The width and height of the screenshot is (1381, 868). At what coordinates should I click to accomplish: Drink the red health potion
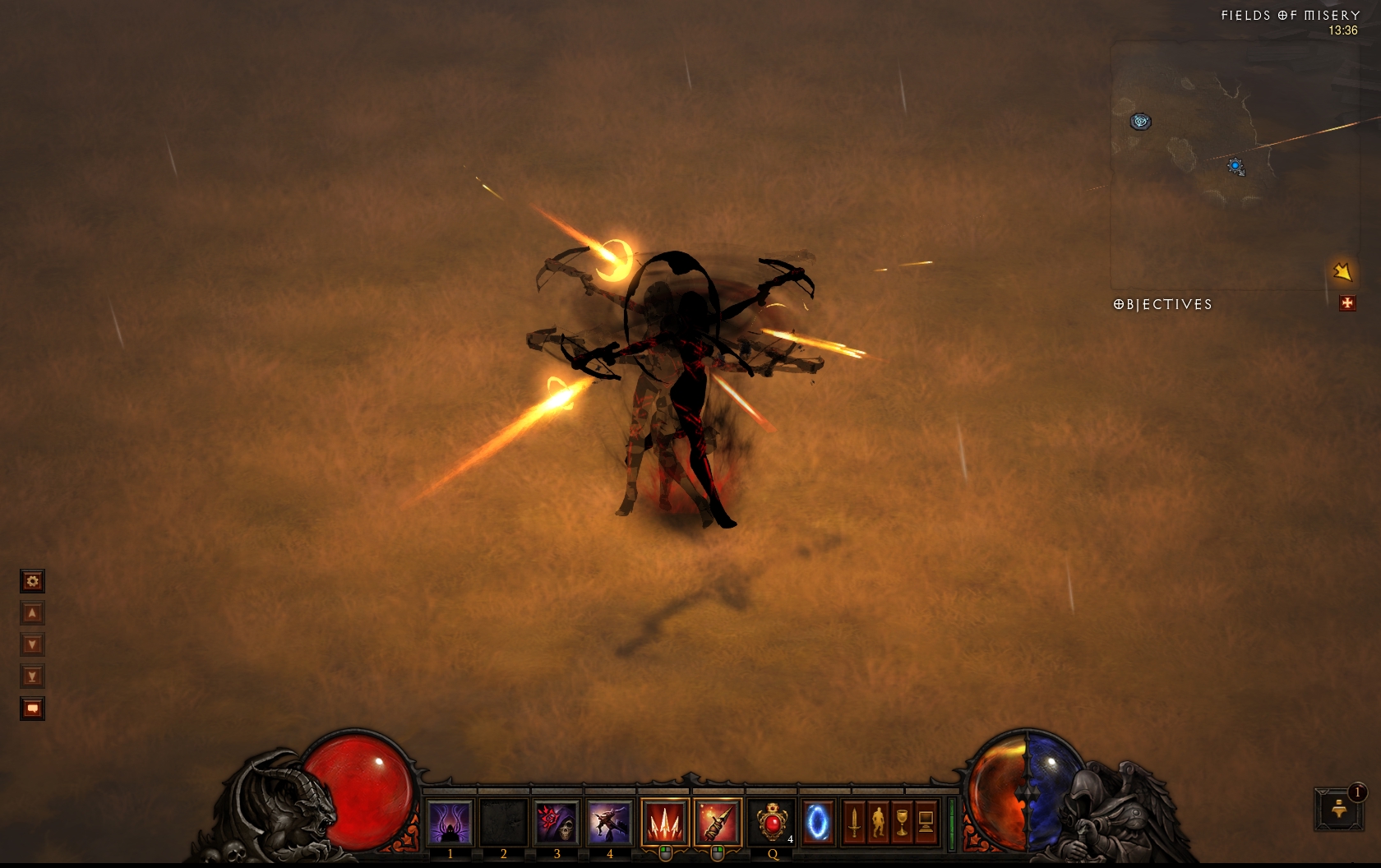771,822
